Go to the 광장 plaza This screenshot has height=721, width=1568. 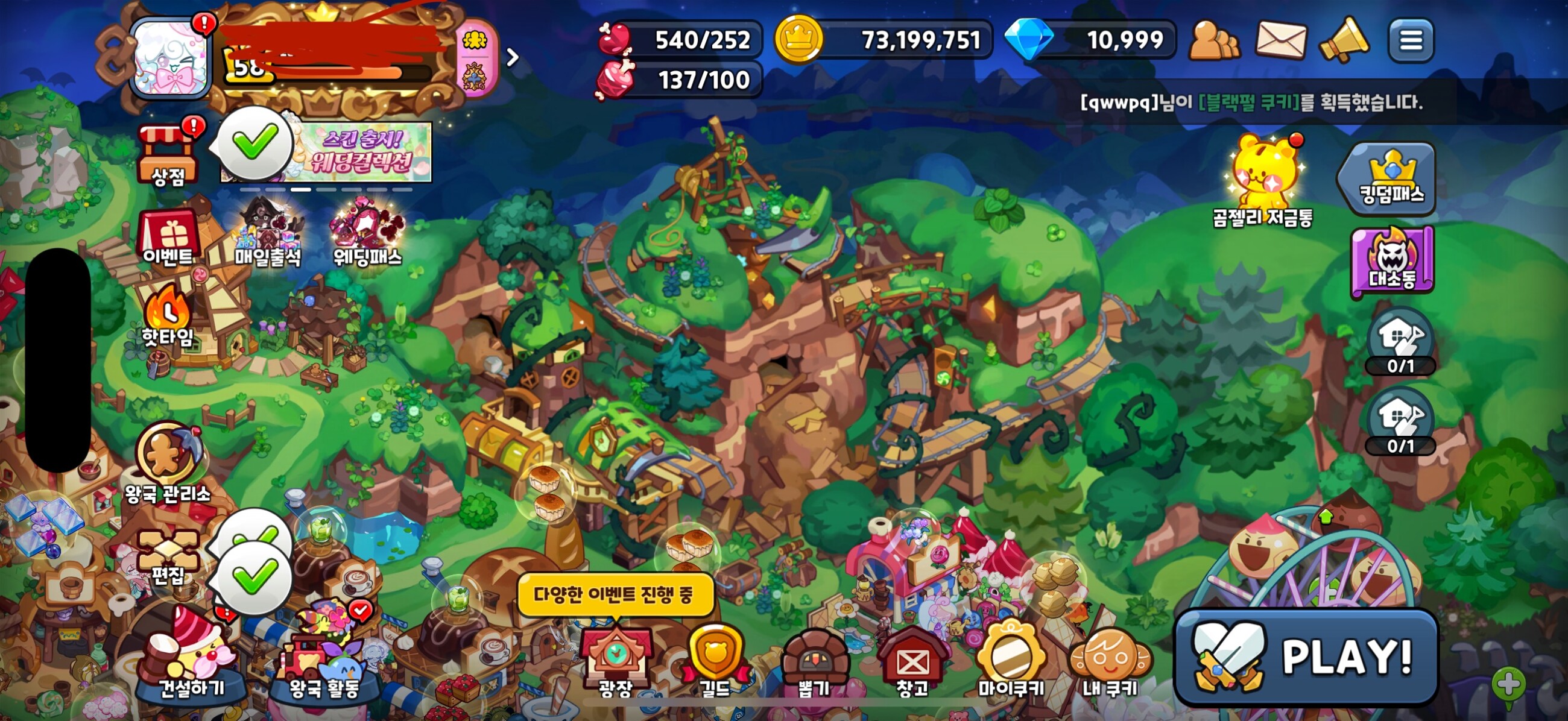pyautogui.click(x=615, y=661)
